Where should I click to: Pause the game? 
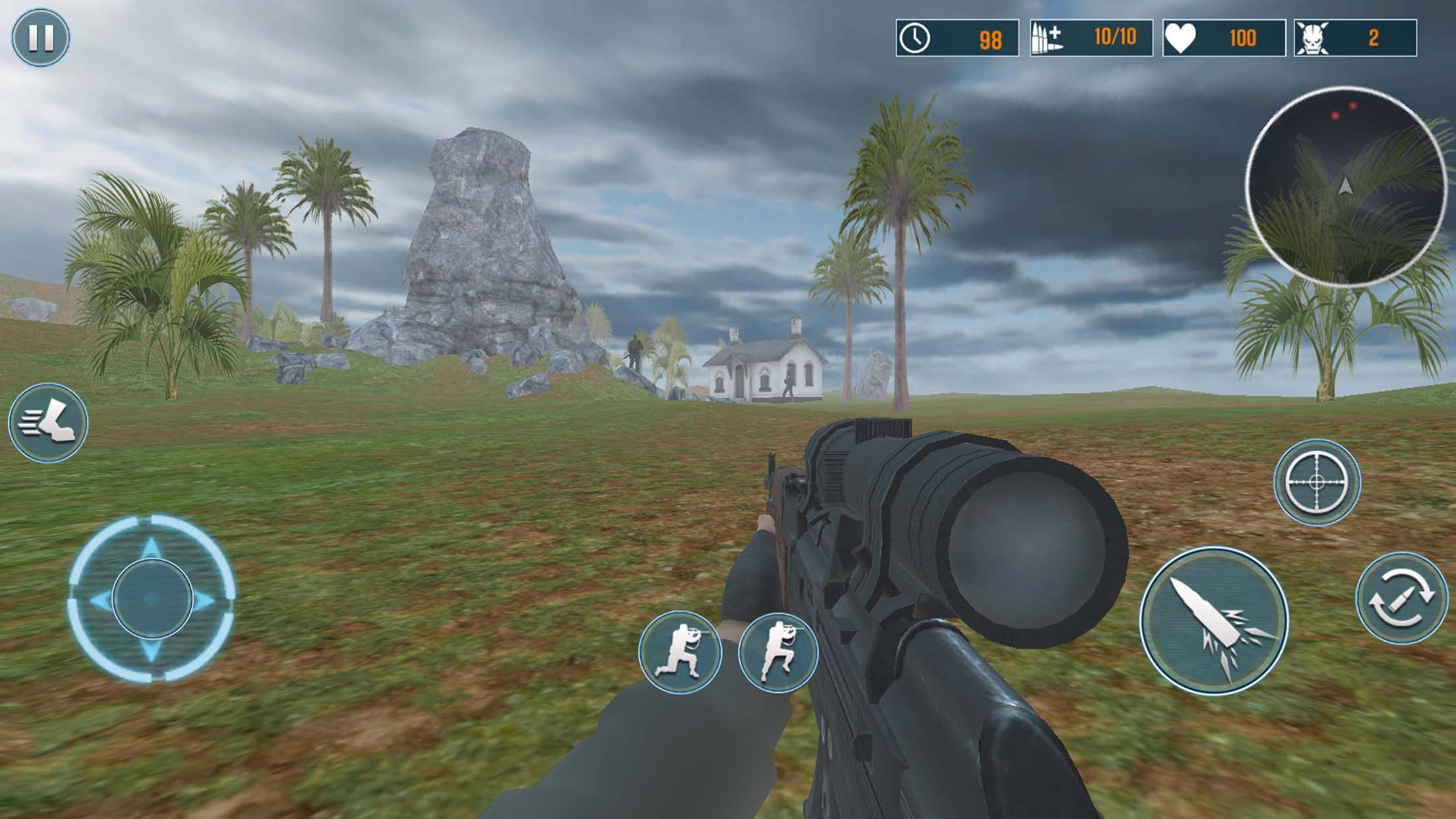pos(40,38)
